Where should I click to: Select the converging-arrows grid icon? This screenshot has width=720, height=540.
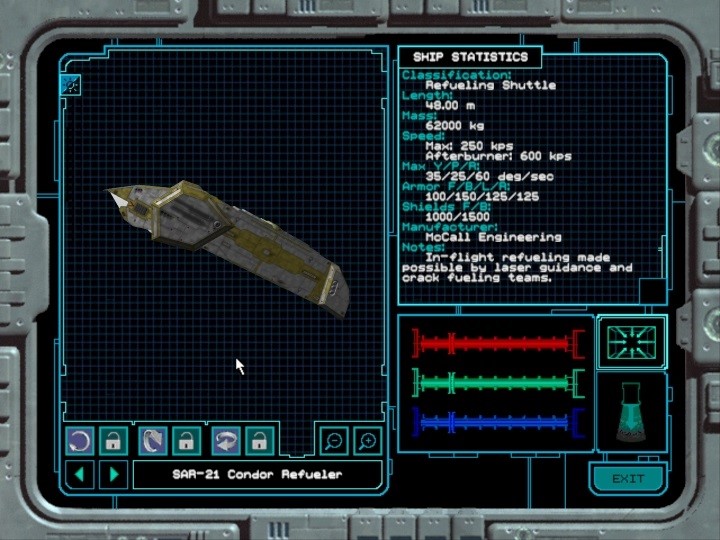pos(631,342)
